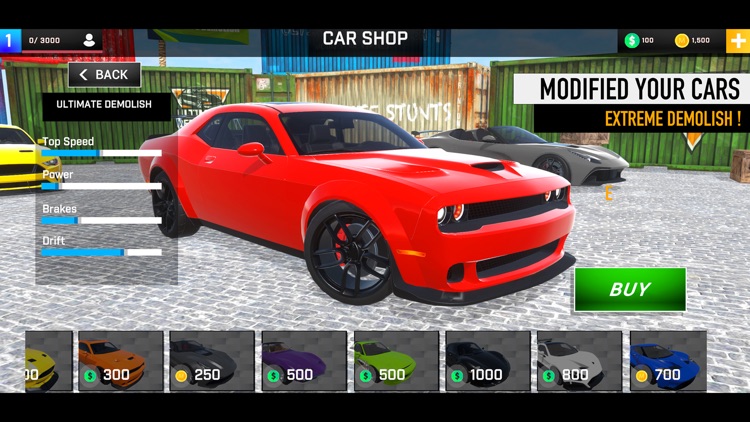Pick the purple car priced 500
750x422 pixels.
pos(304,361)
